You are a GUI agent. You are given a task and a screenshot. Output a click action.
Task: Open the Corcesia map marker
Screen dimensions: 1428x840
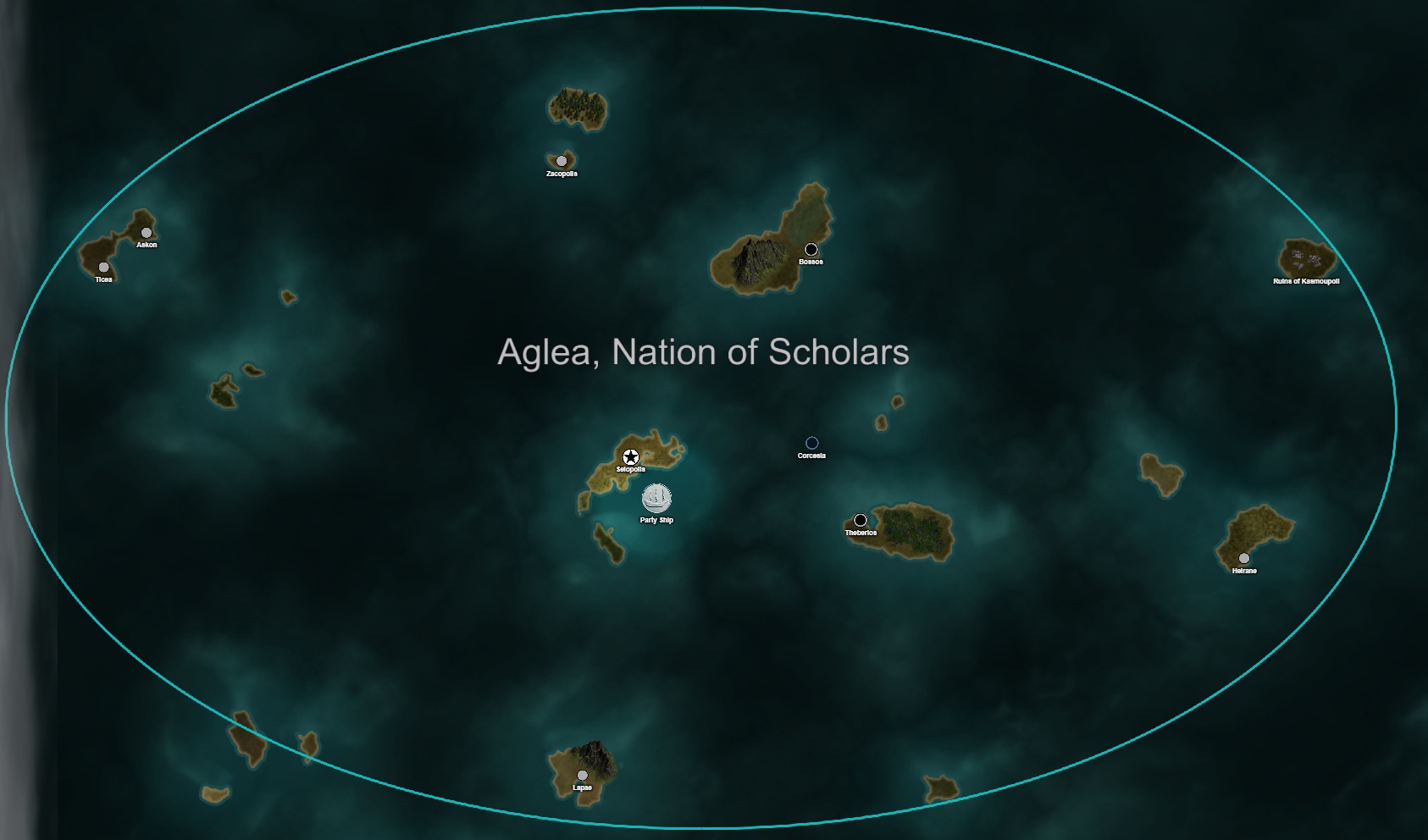[x=811, y=443]
